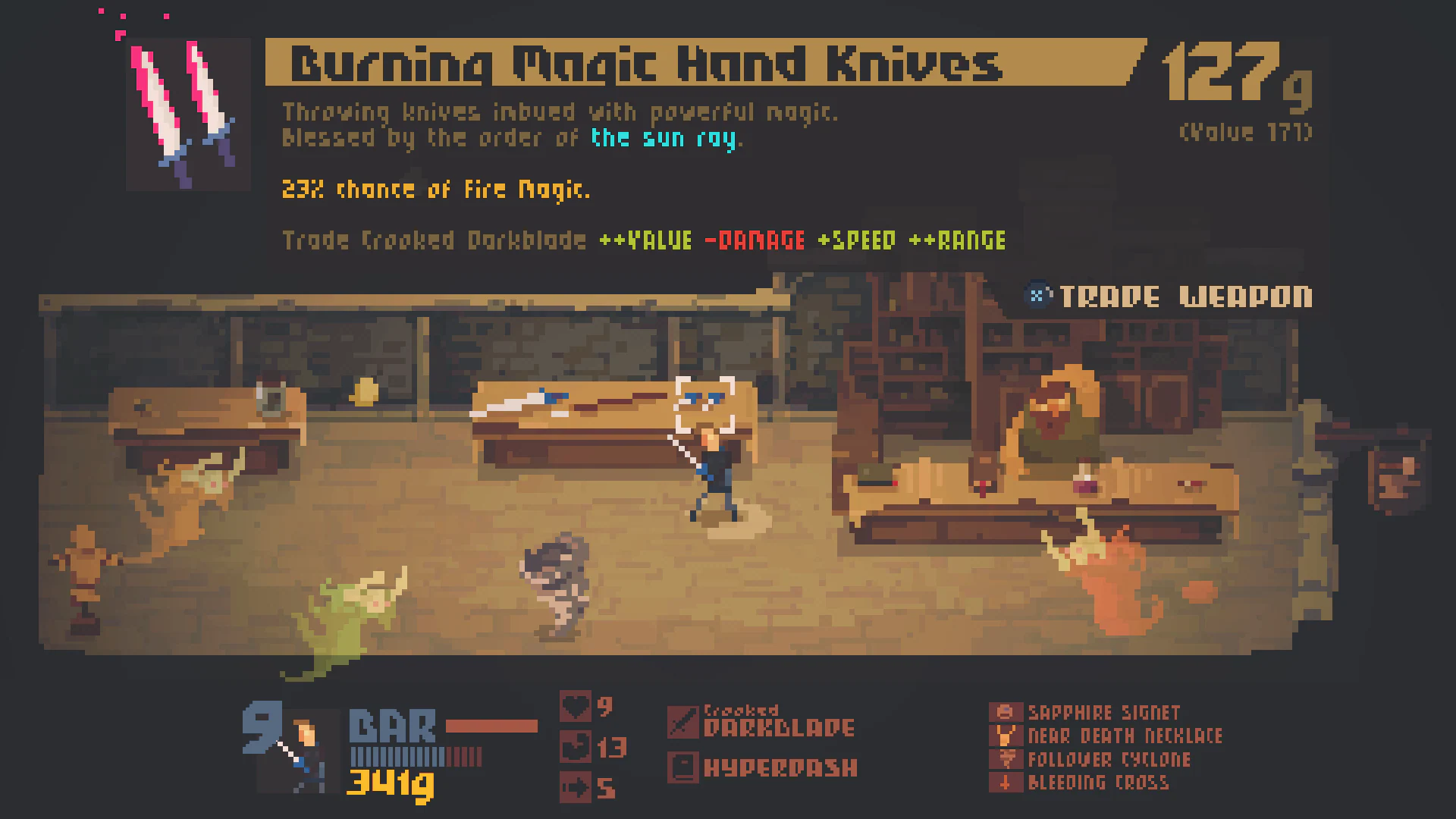
Task: Click the flesh icon beside the 13
Action: click(574, 746)
